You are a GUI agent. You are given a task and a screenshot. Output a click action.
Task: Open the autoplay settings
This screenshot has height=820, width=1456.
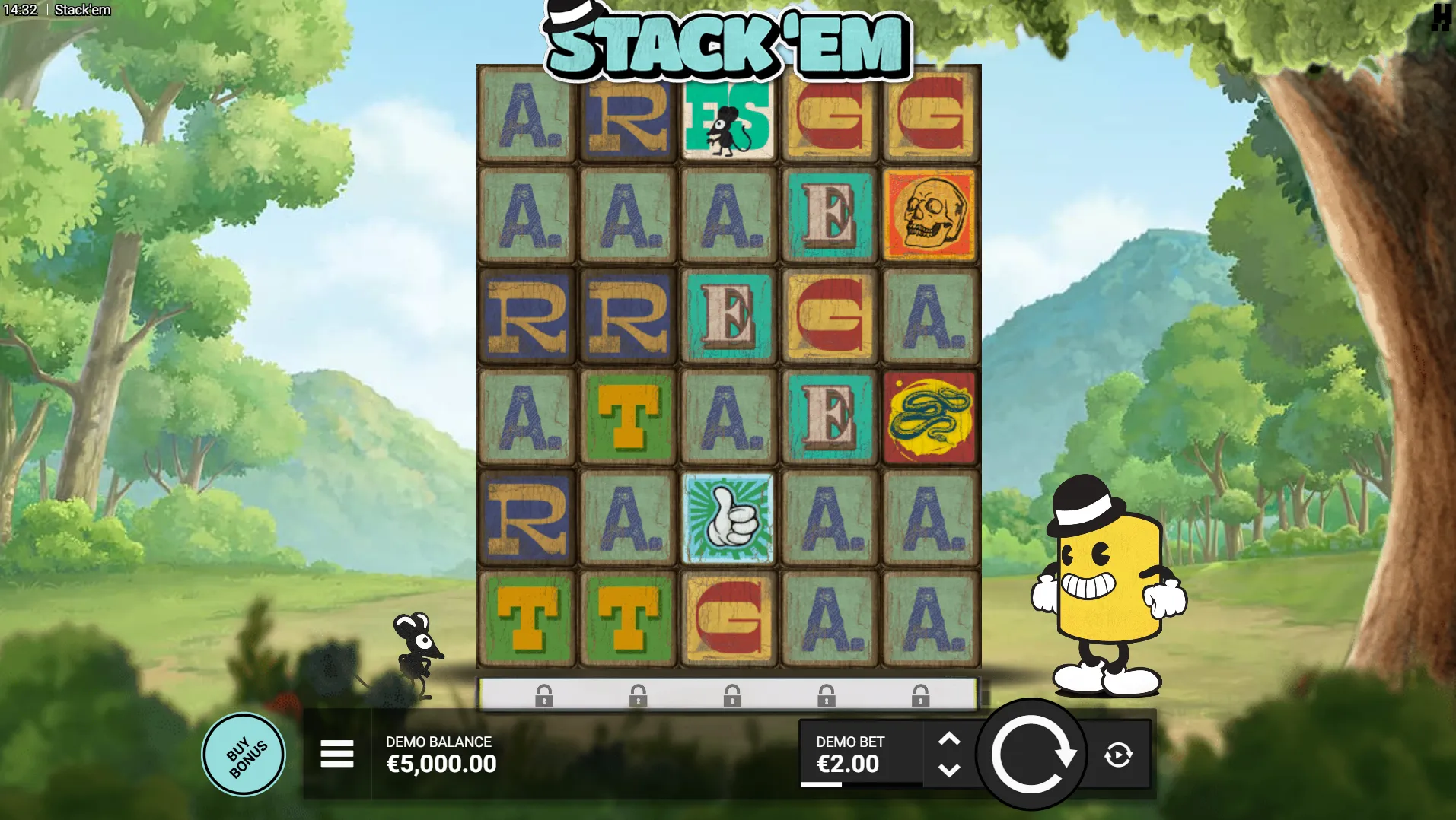(x=1118, y=755)
